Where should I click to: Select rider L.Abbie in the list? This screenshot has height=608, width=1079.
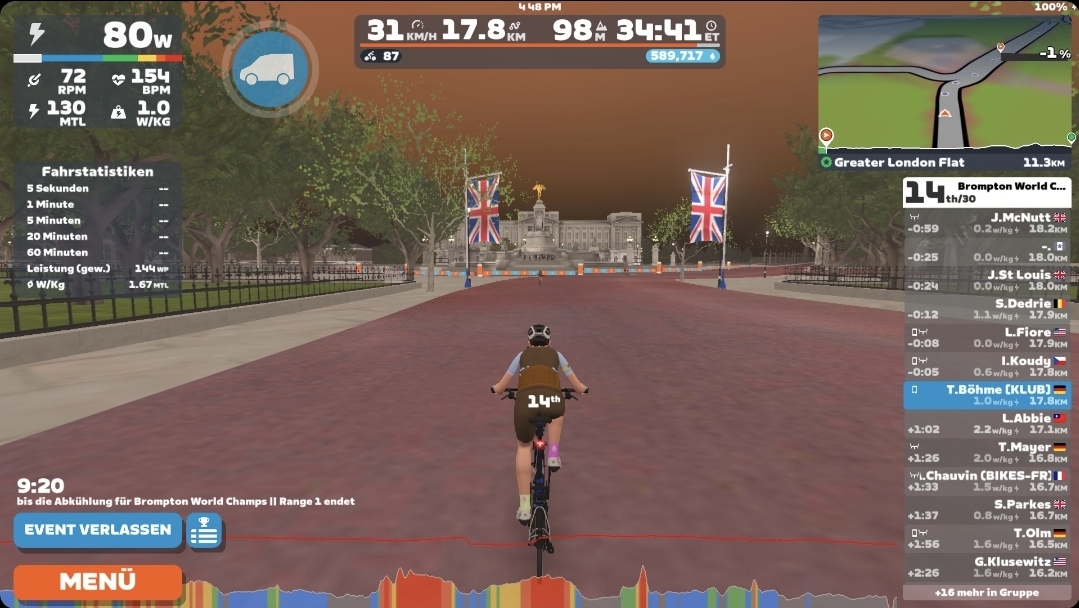[x=986, y=424]
